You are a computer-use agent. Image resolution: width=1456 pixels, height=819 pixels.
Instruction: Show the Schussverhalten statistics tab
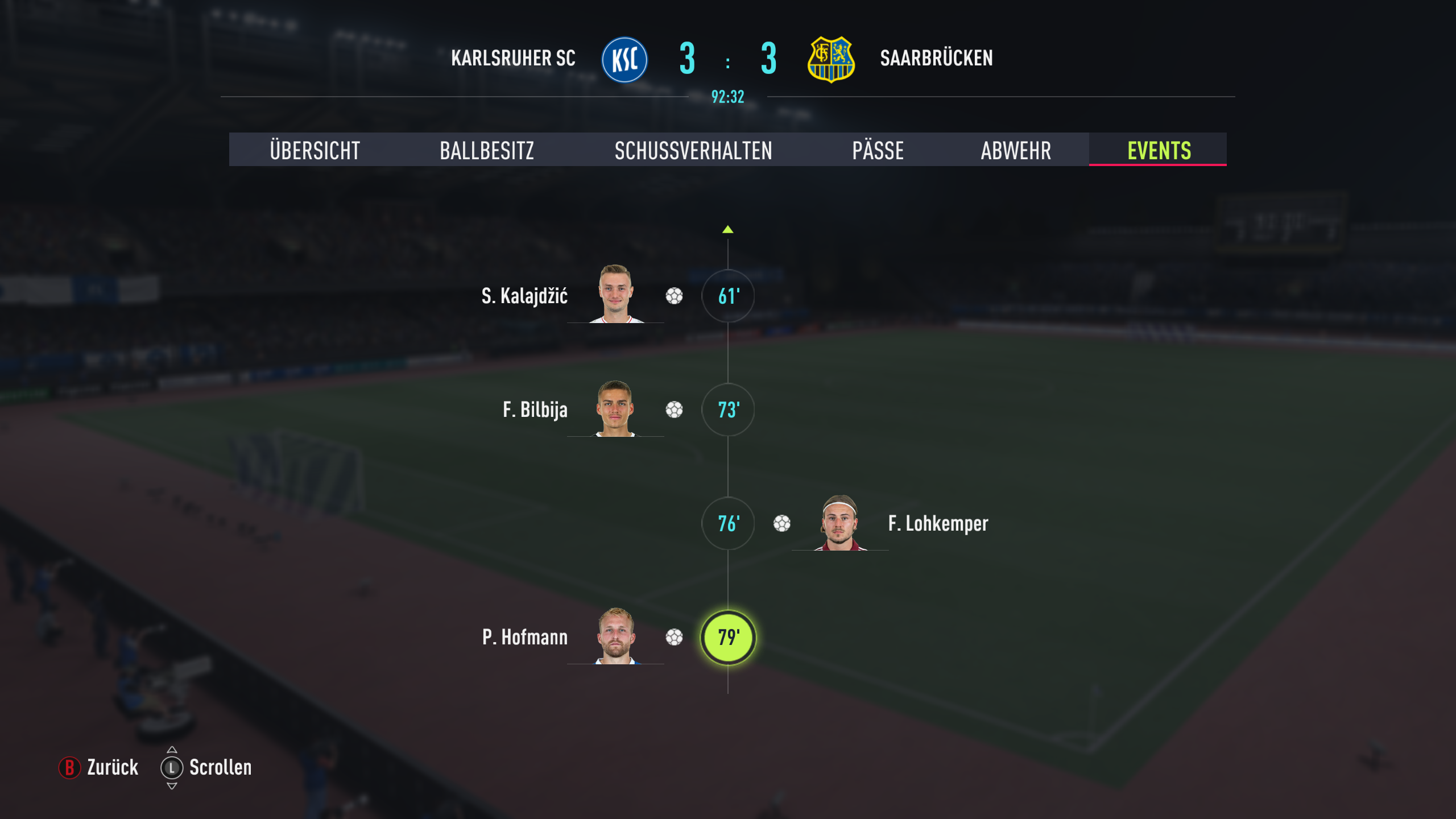tap(693, 150)
